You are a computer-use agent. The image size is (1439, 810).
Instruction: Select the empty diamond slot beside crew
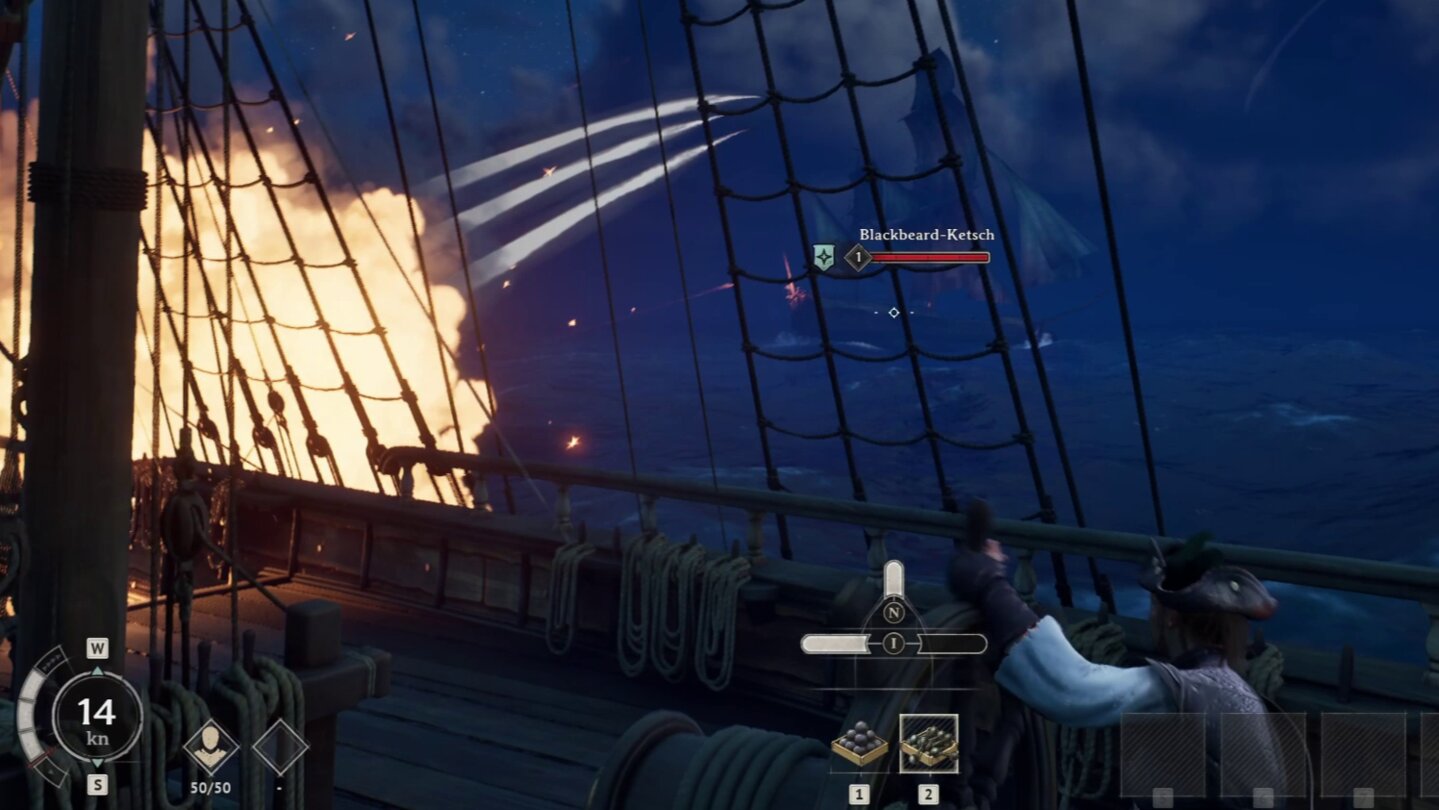pos(279,747)
